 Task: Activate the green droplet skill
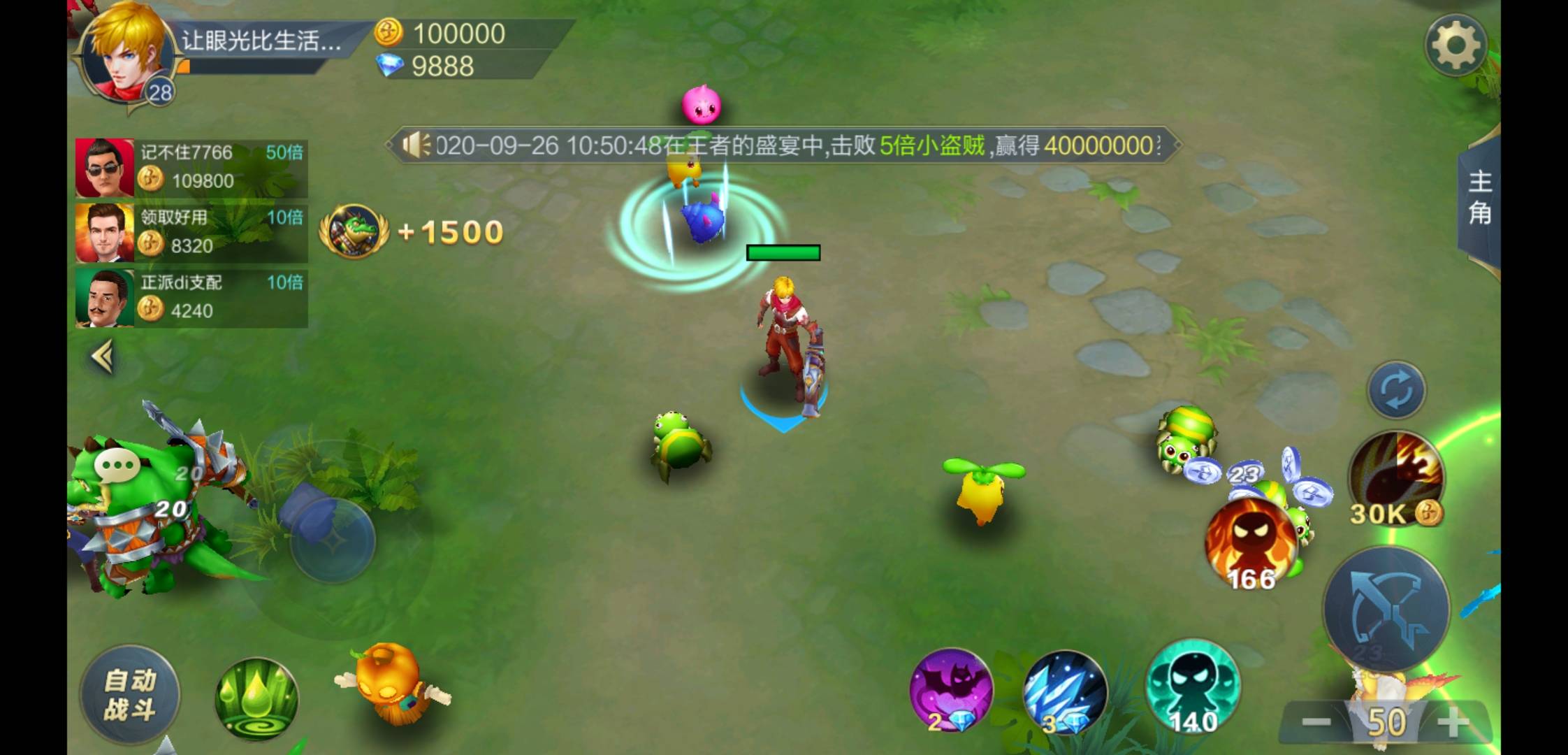256,699
